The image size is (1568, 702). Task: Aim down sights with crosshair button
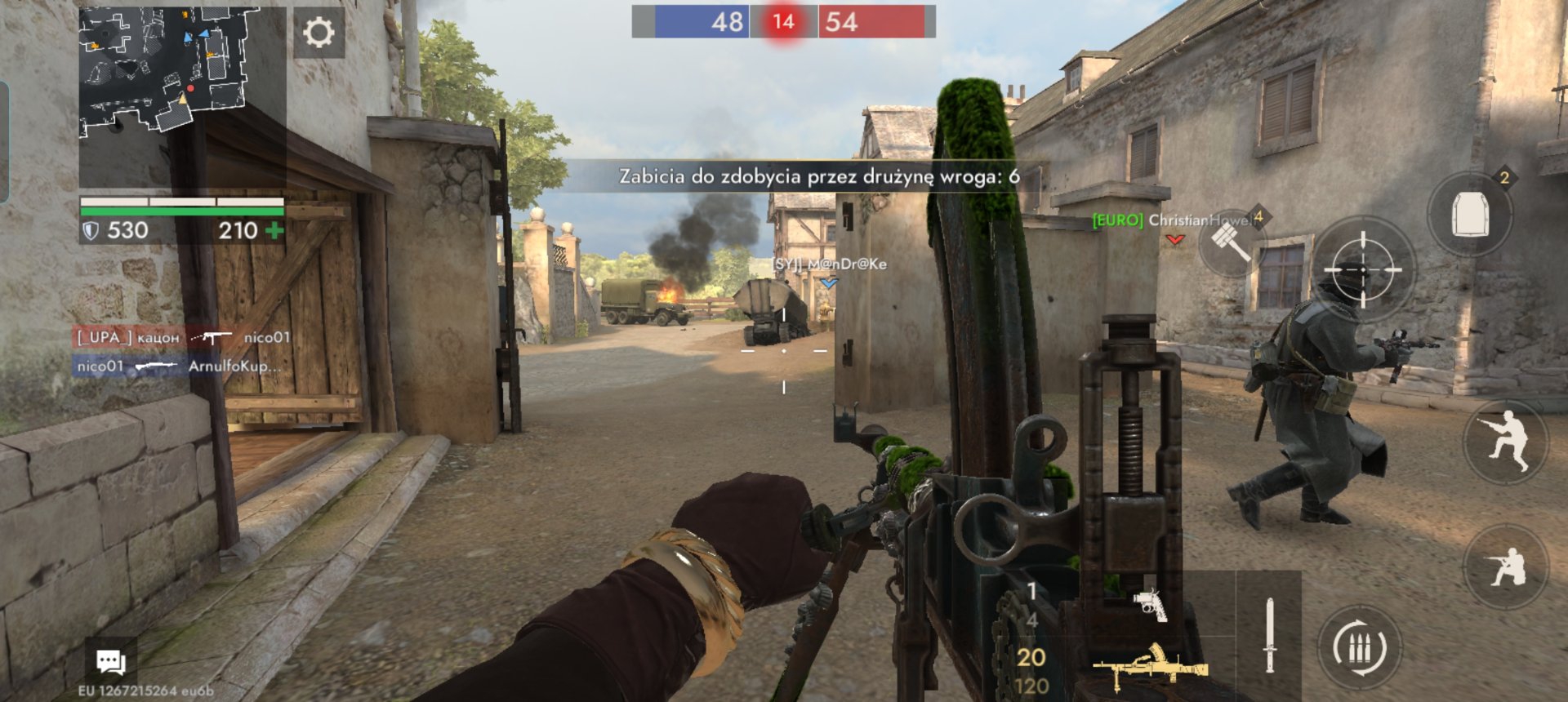coord(1361,269)
